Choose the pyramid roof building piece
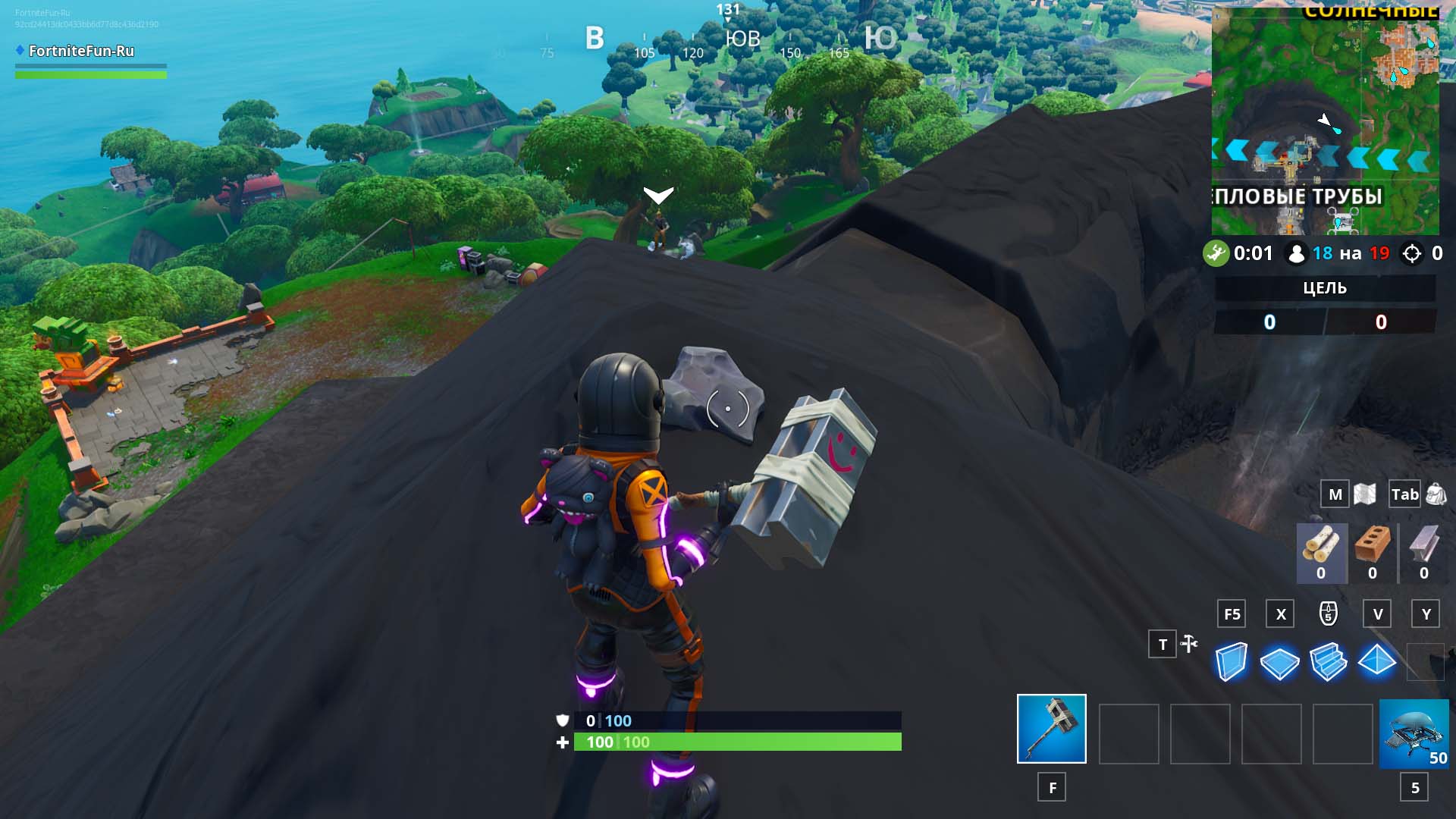The image size is (1456, 819). 1376,661
